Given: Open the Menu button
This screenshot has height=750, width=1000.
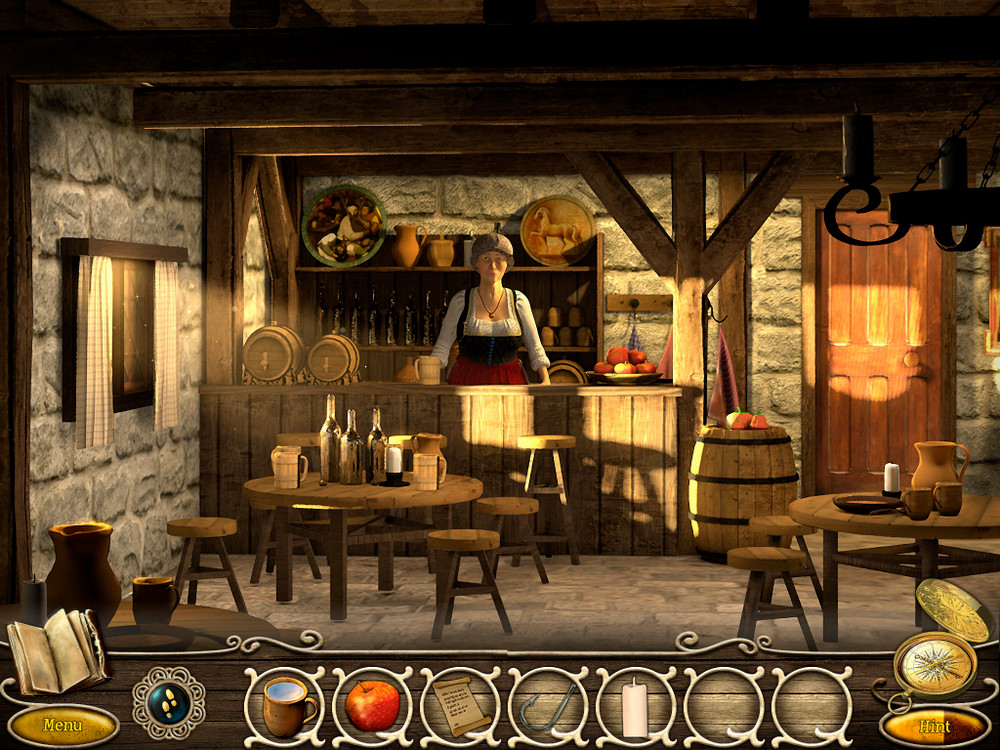Looking at the screenshot, I should [62, 723].
